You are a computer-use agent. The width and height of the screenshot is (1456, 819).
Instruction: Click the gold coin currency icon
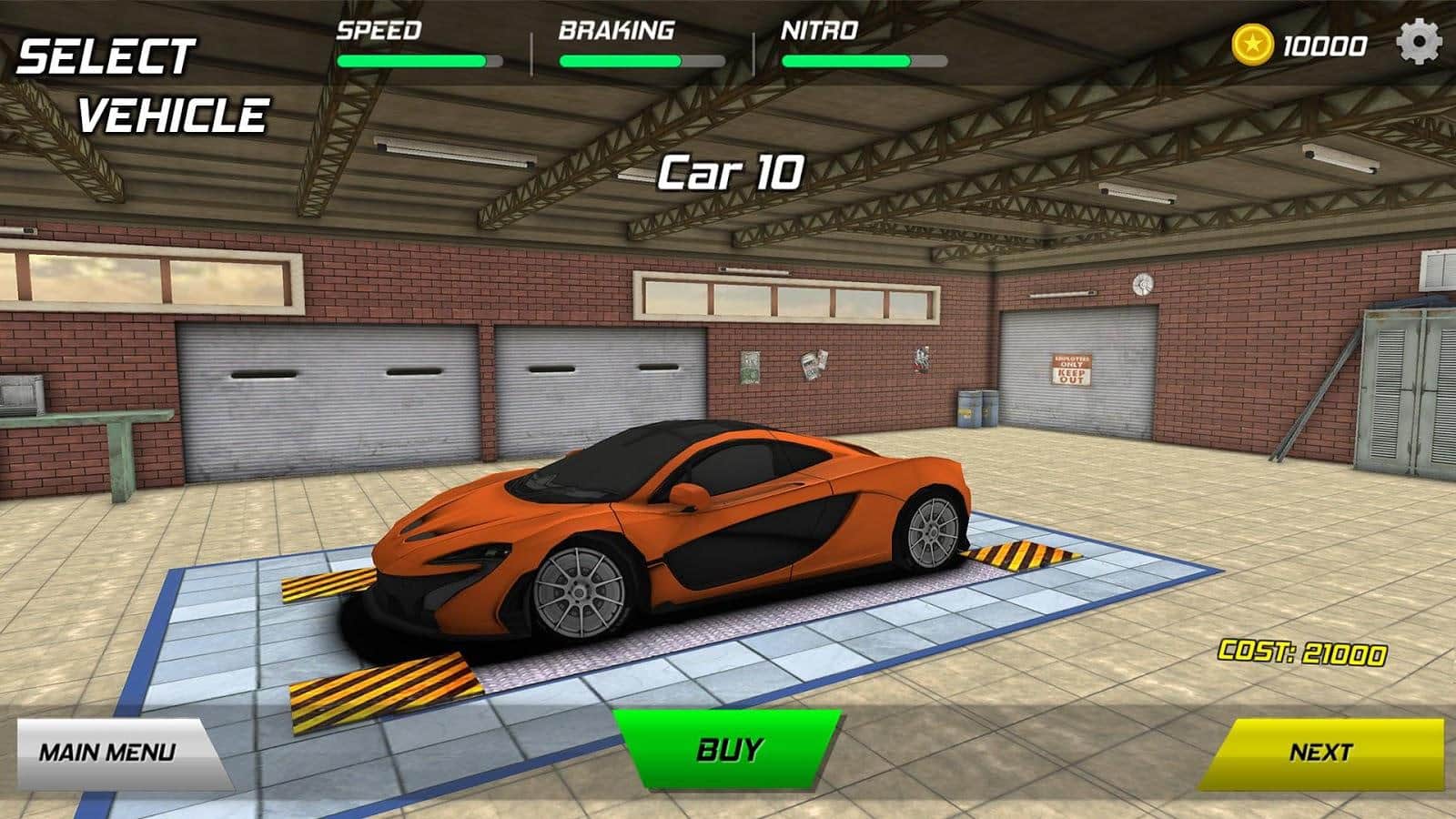coord(1253,45)
